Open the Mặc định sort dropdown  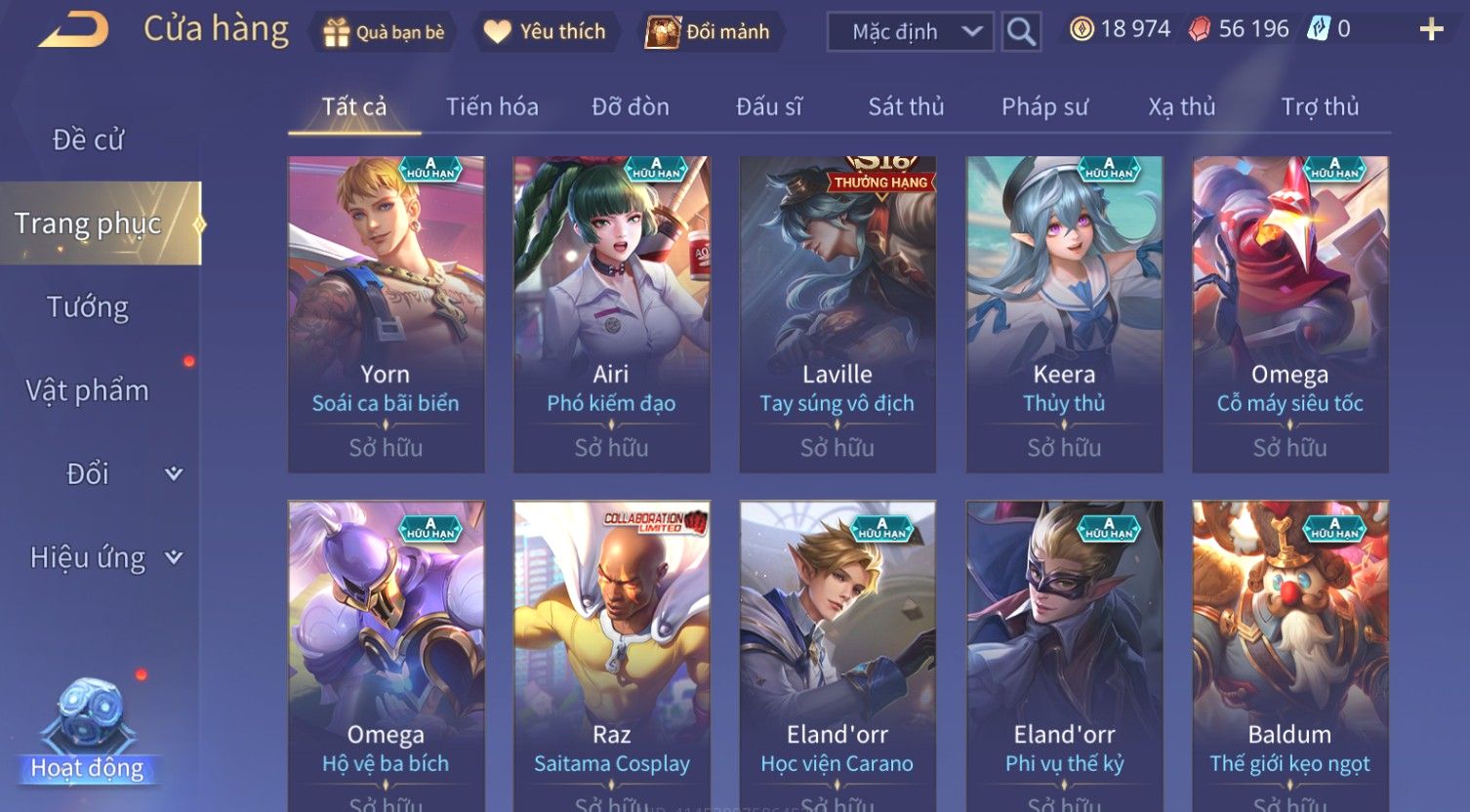point(910,32)
